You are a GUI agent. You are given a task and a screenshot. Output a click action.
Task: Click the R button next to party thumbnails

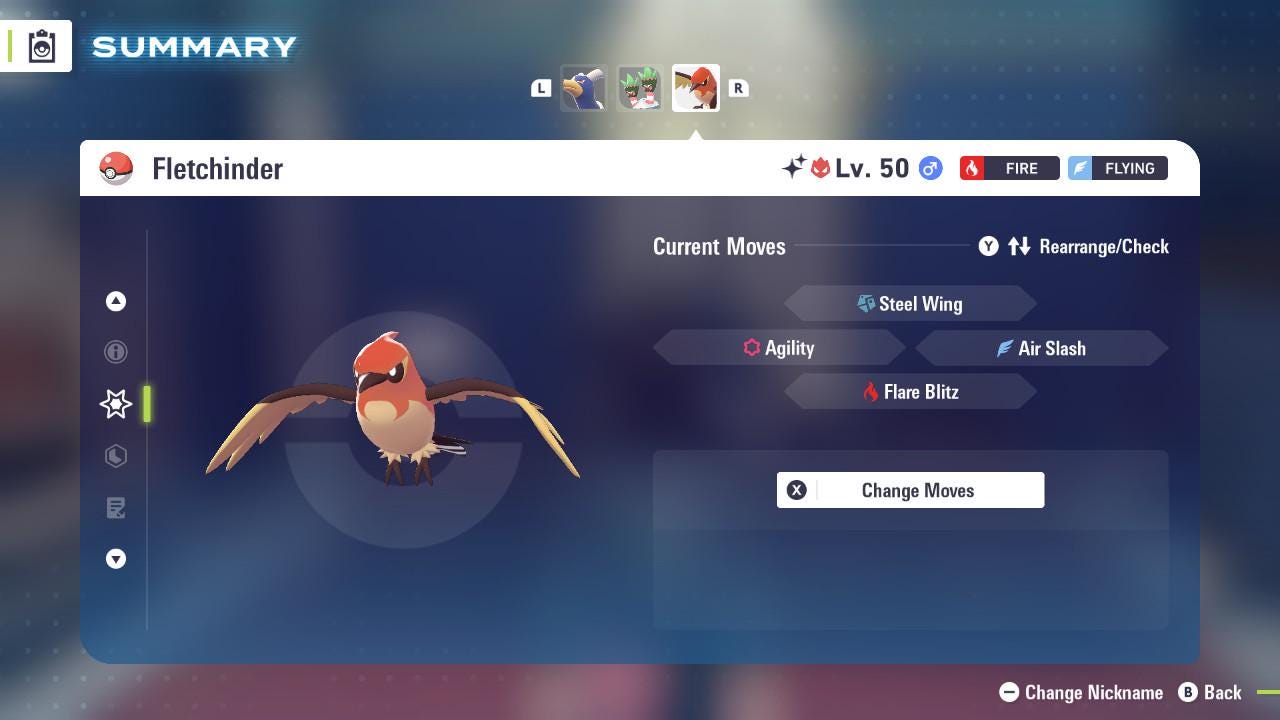738,88
